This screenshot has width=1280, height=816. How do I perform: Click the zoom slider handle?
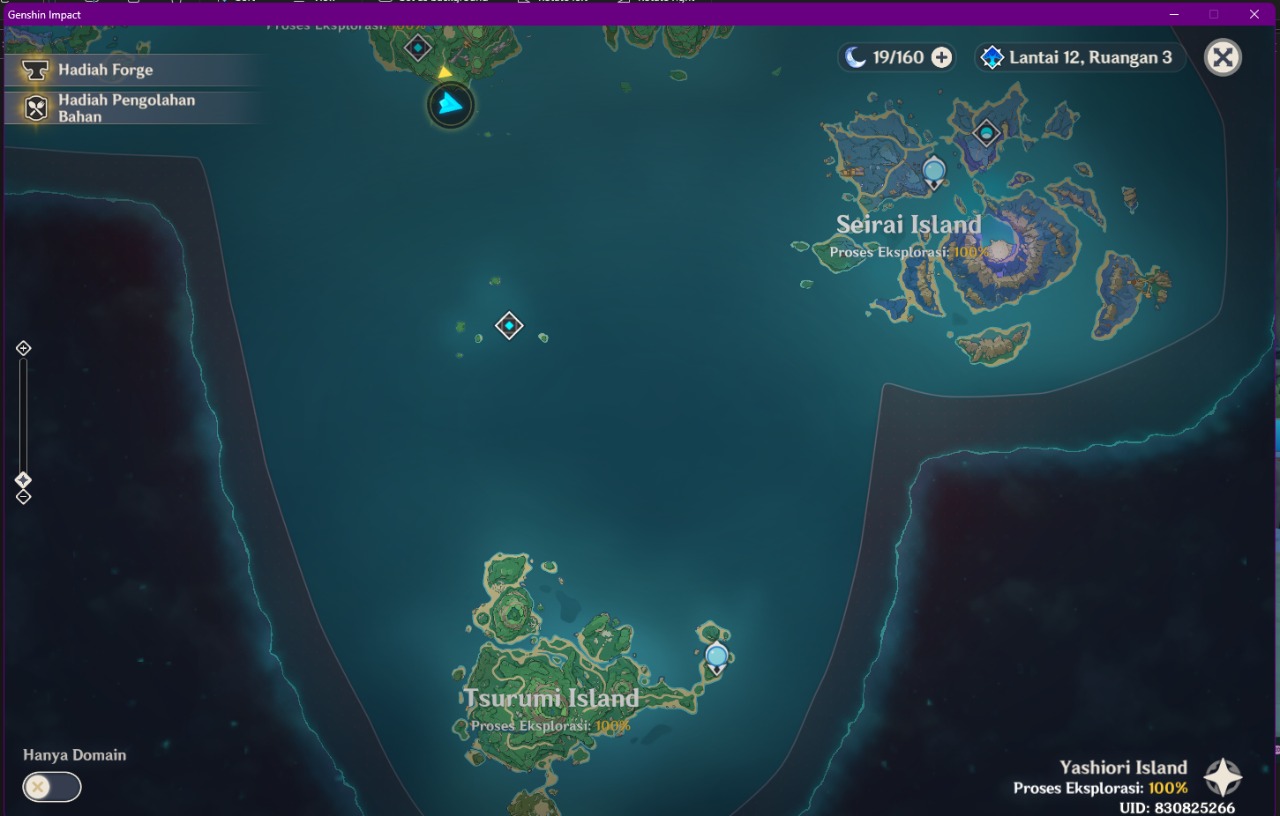click(23, 479)
